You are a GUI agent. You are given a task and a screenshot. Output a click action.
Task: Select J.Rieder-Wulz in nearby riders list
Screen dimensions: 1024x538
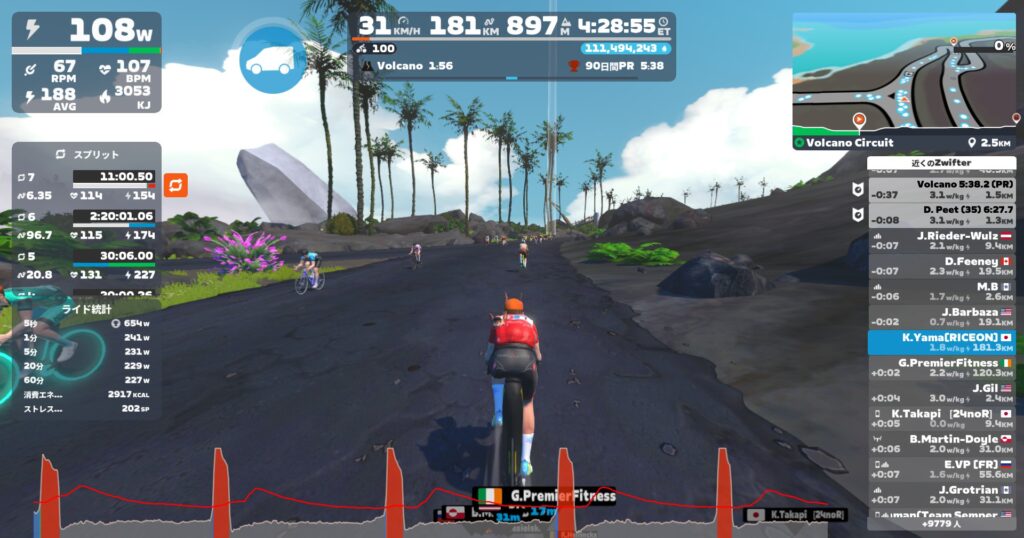click(940, 240)
